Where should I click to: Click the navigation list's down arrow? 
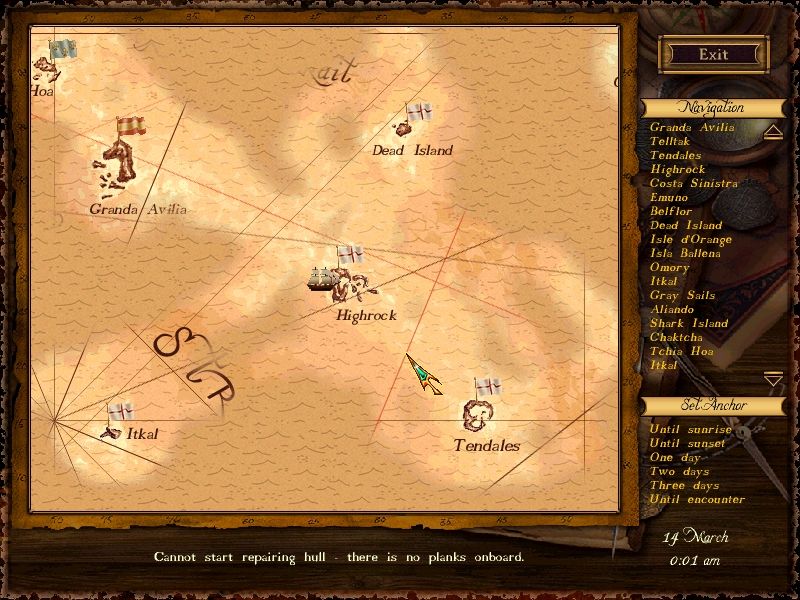773,379
